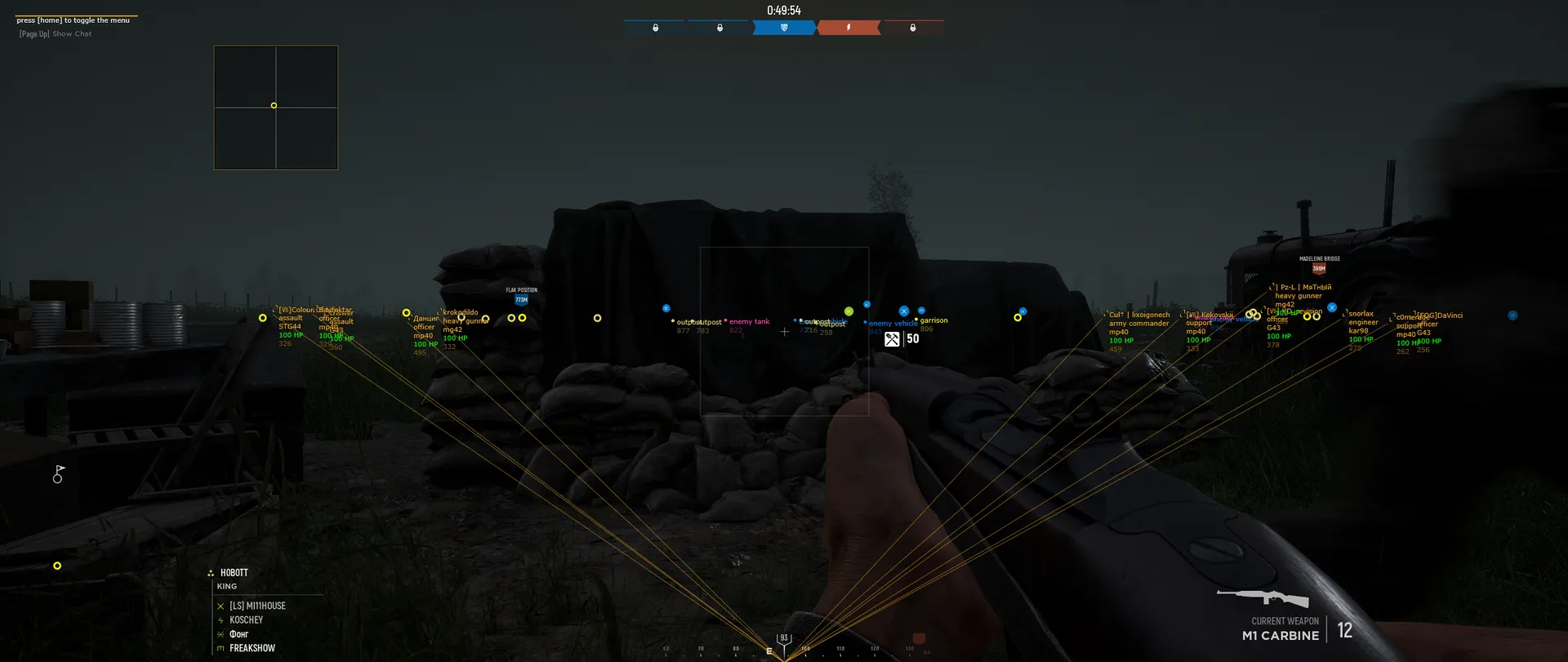Click the green garrison spawn marker
Viewport: 1568px width, 662px height.
pyautogui.click(x=849, y=311)
